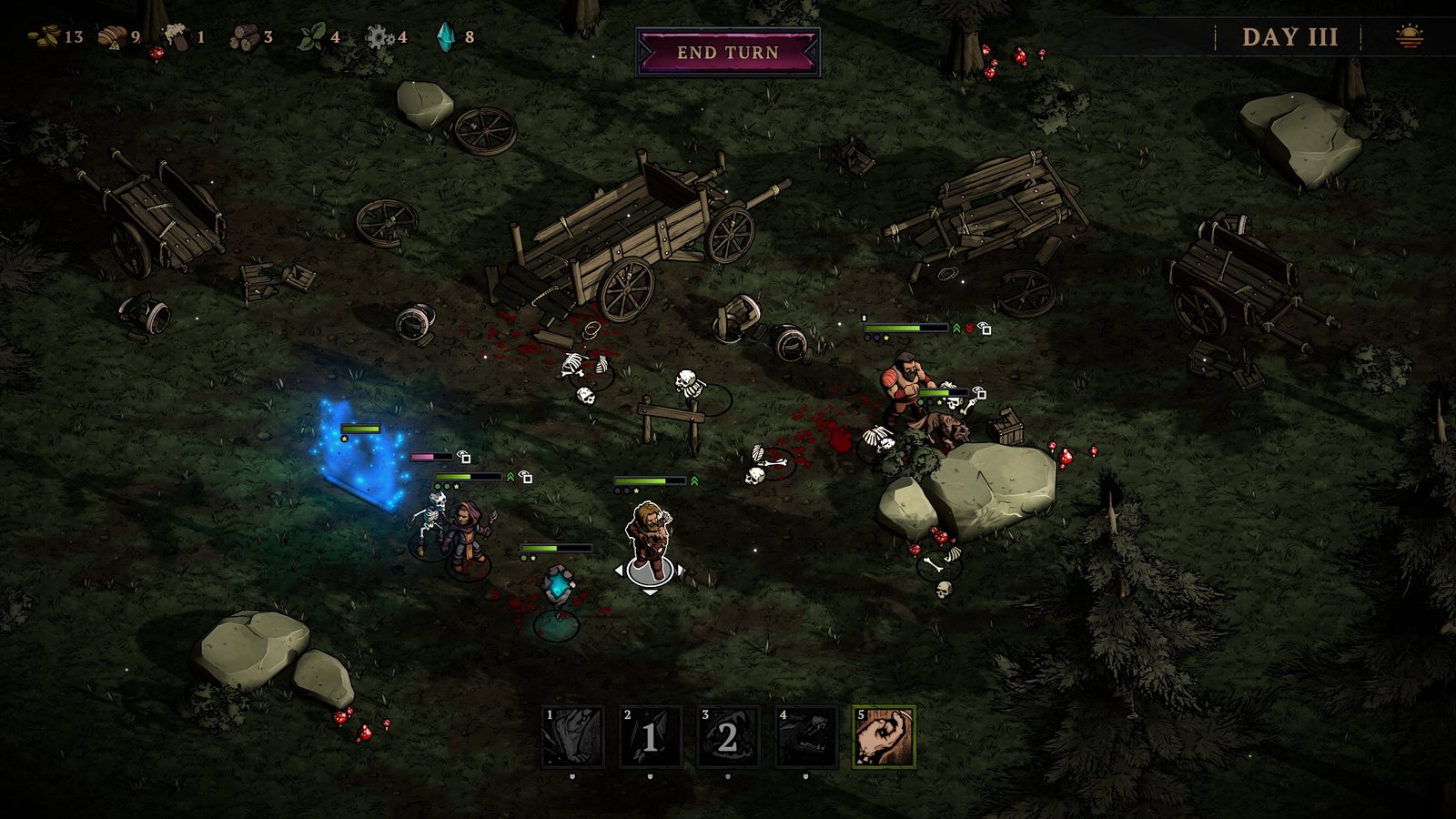Select the foot kick ability in slot 1
The width and height of the screenshot is (1456, 819).
[572, 737]
